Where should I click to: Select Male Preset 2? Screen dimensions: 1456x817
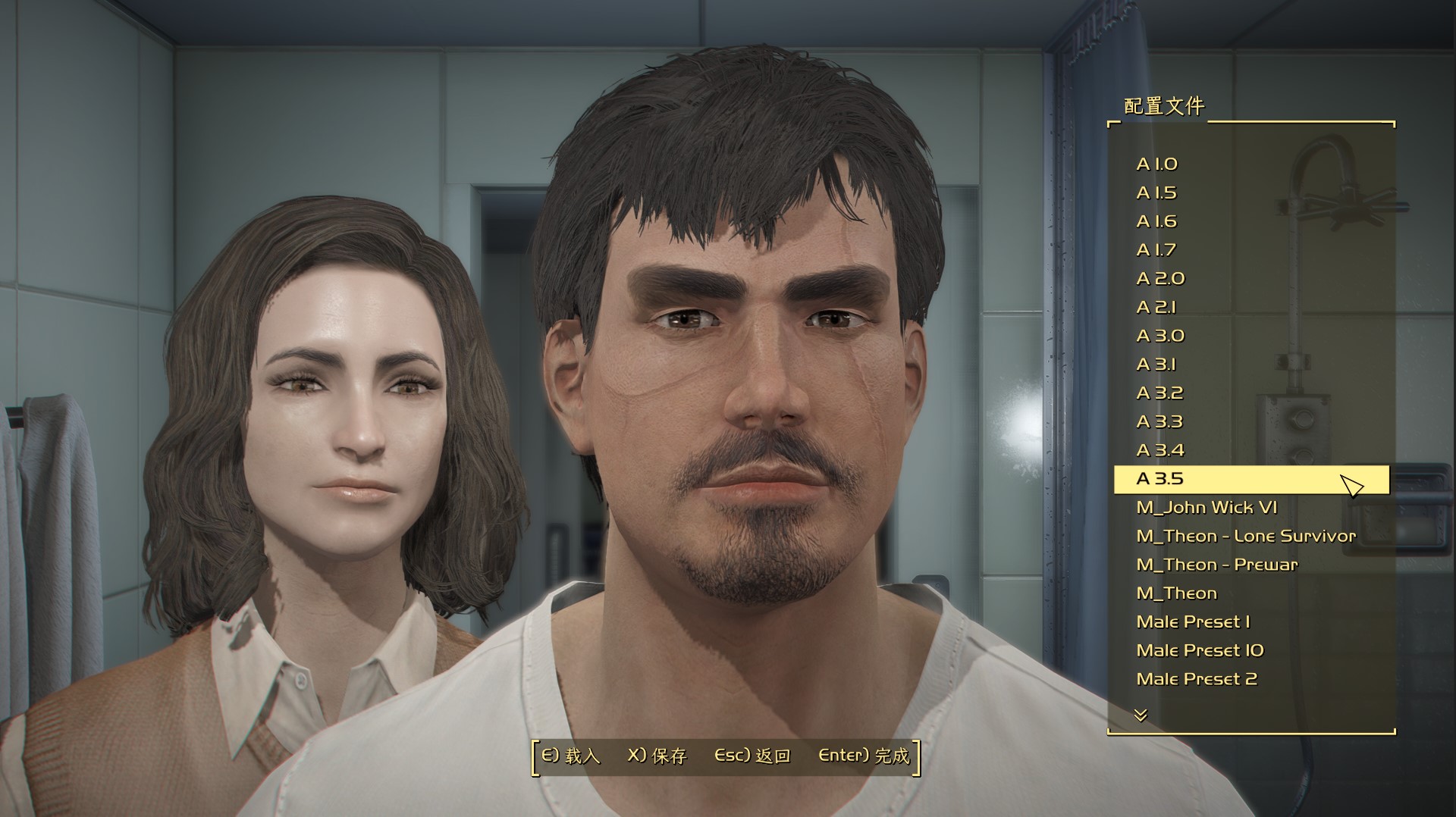[1197, 679]
